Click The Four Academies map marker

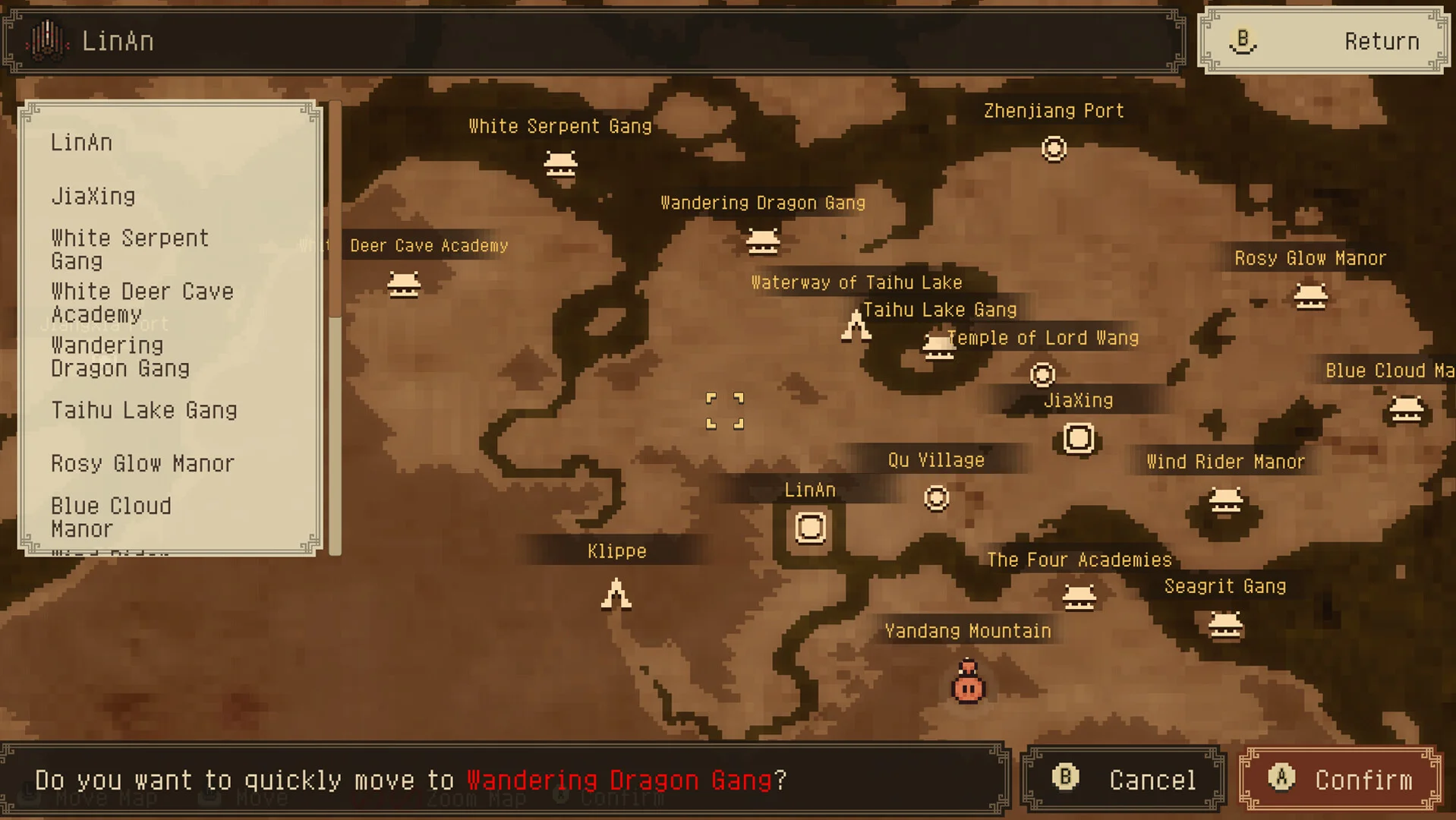pos(1079,598)
